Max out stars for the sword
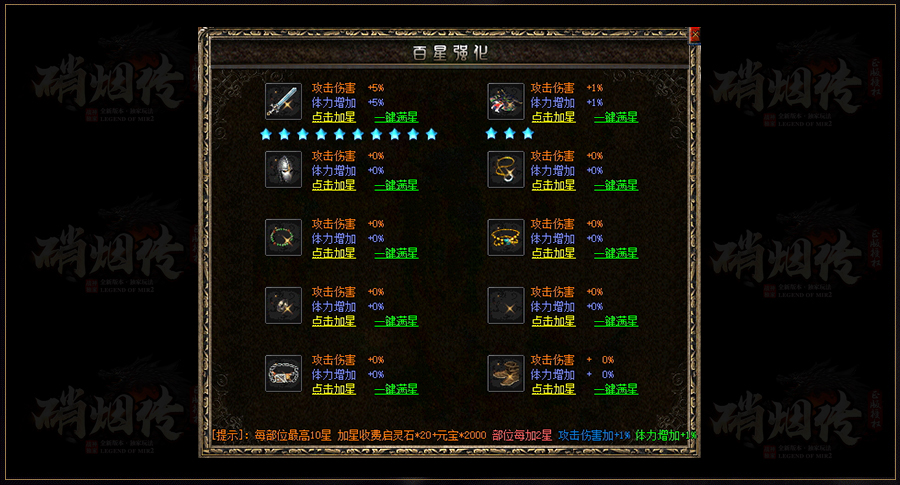Viewport: 900px width, 485px height. (x=396, y=117)
